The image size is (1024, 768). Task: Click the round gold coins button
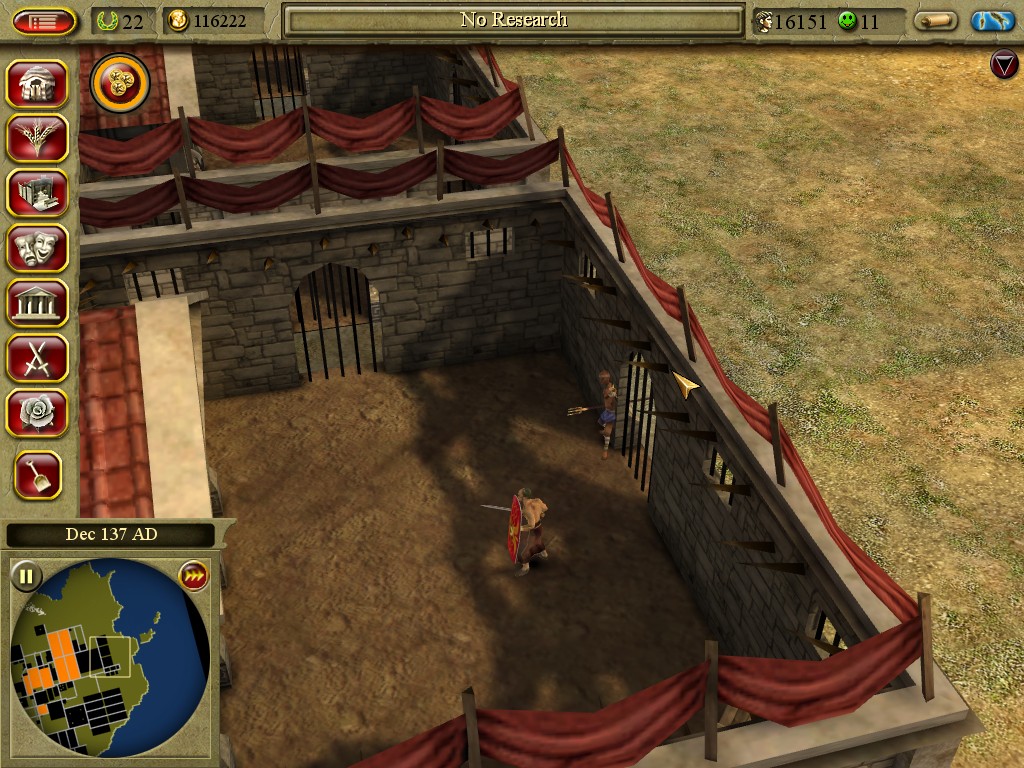point(120,84)
